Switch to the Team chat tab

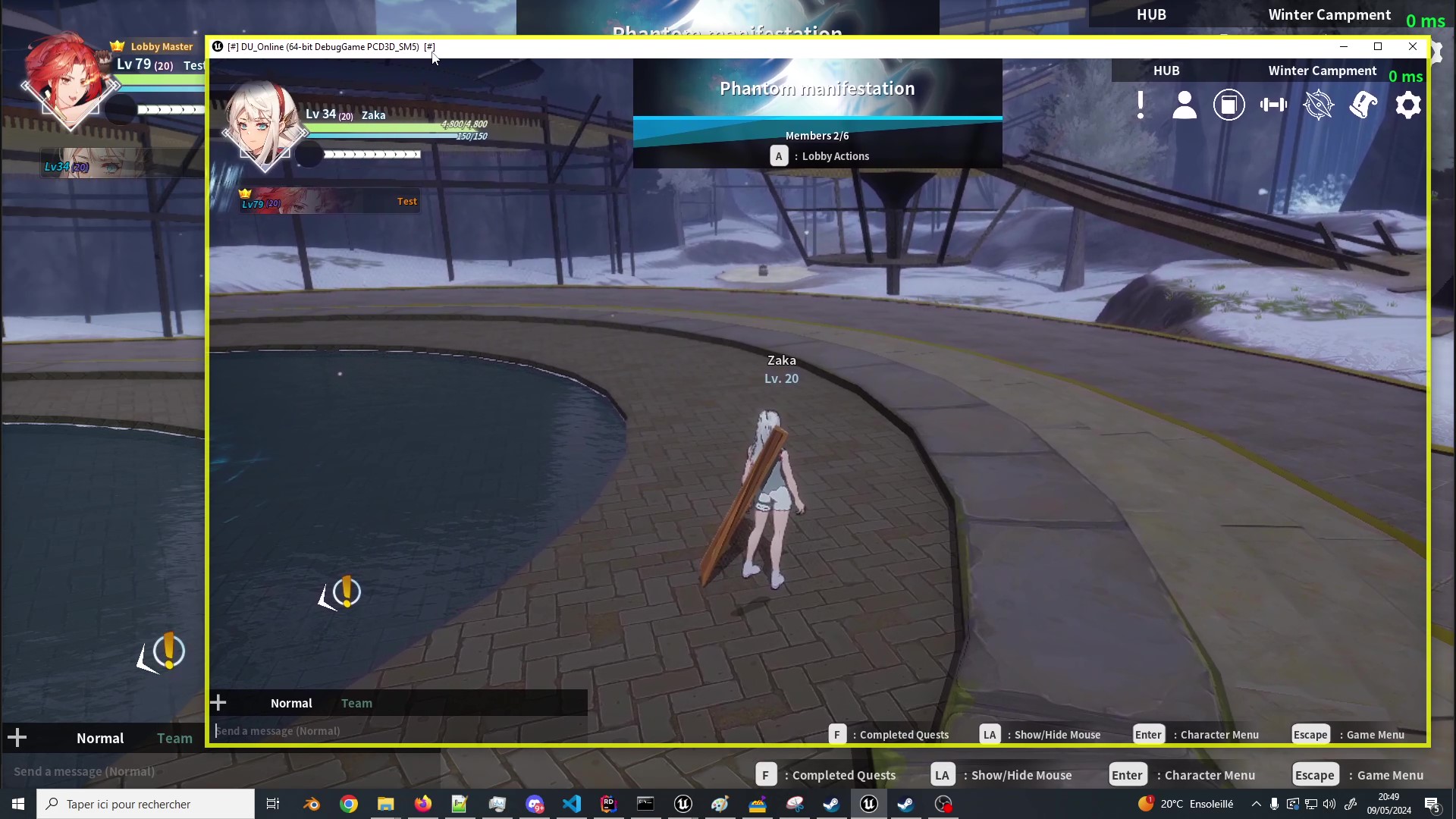[356, 703]
